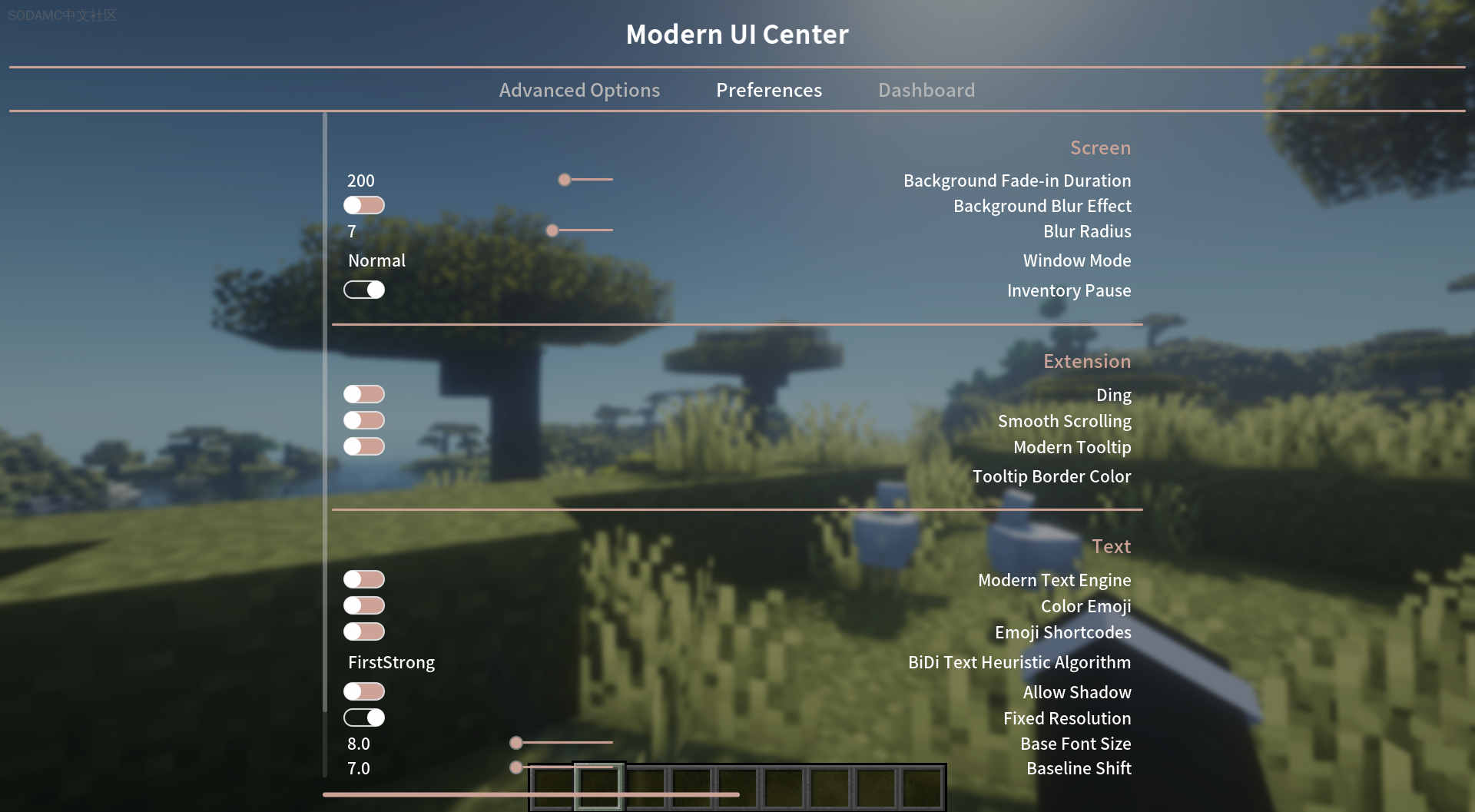Enable the Modern Text Engine toggle
Image resolution: width=1475 pixels, height=812 pixels.
pyautogui.click(x=363, y=578)
